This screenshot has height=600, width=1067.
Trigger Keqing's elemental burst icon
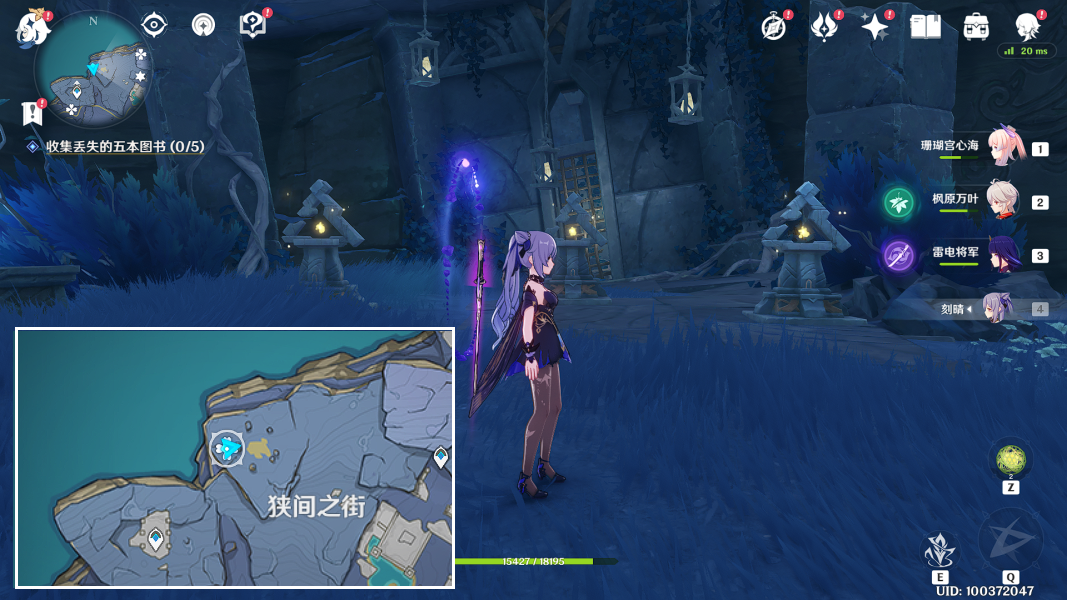click(1010, 540)
